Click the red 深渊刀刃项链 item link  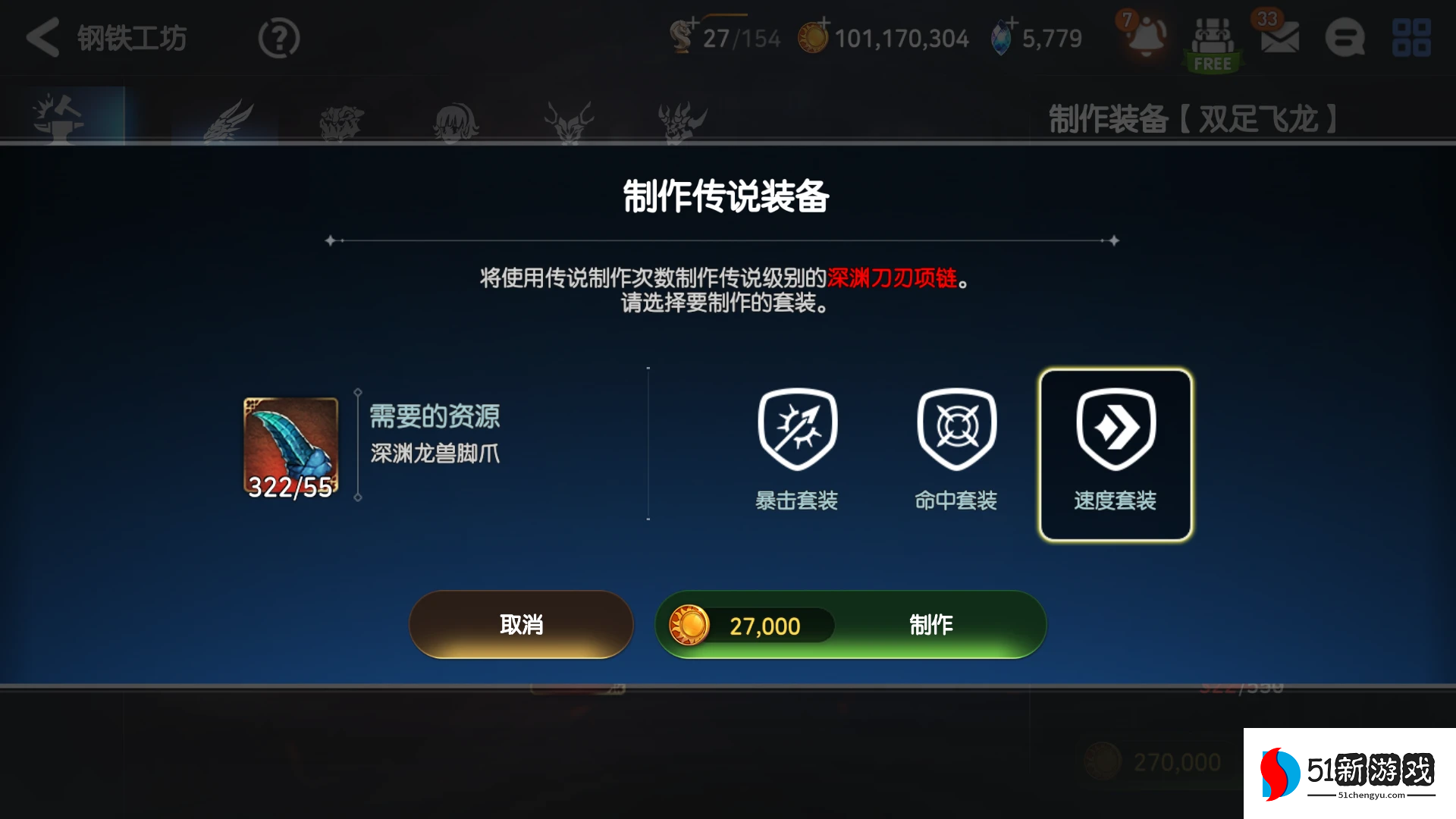pyautogui.click(x=887, y=278)
